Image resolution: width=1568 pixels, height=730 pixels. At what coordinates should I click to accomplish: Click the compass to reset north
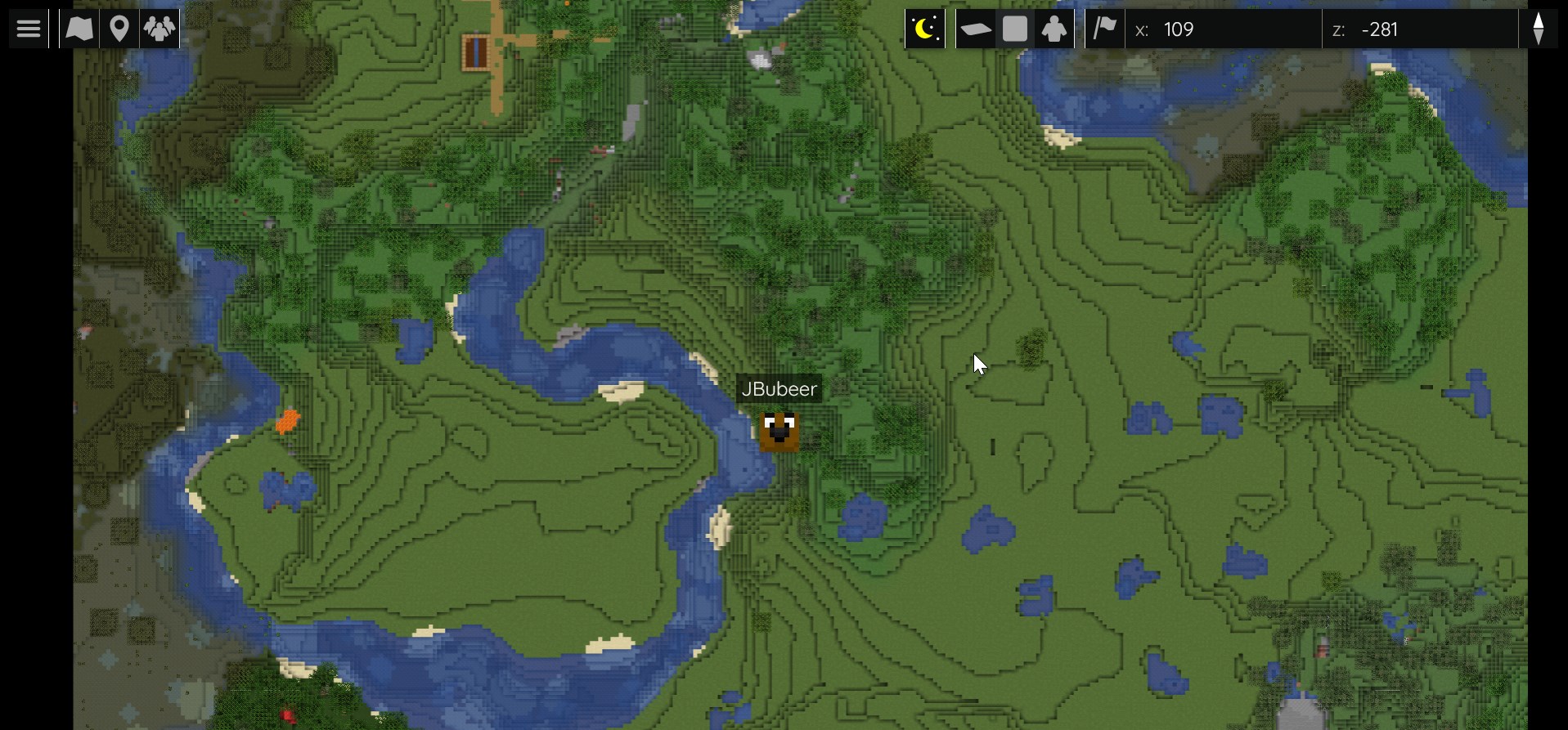pyautogui.click(x=1539, y=29)
